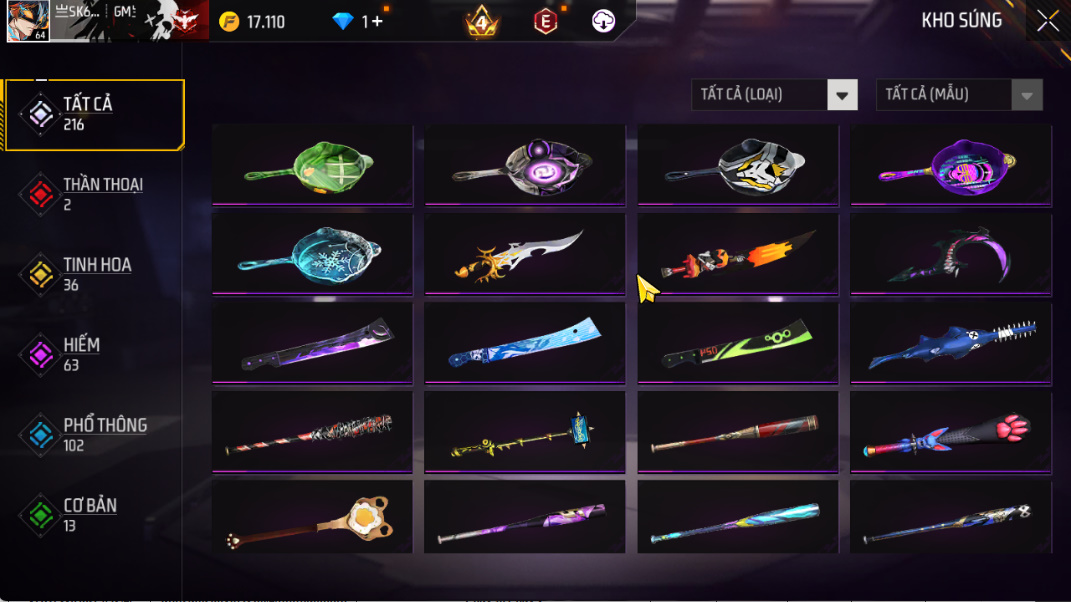Choose the fried egg bat skin

click(x=312, y=518)
